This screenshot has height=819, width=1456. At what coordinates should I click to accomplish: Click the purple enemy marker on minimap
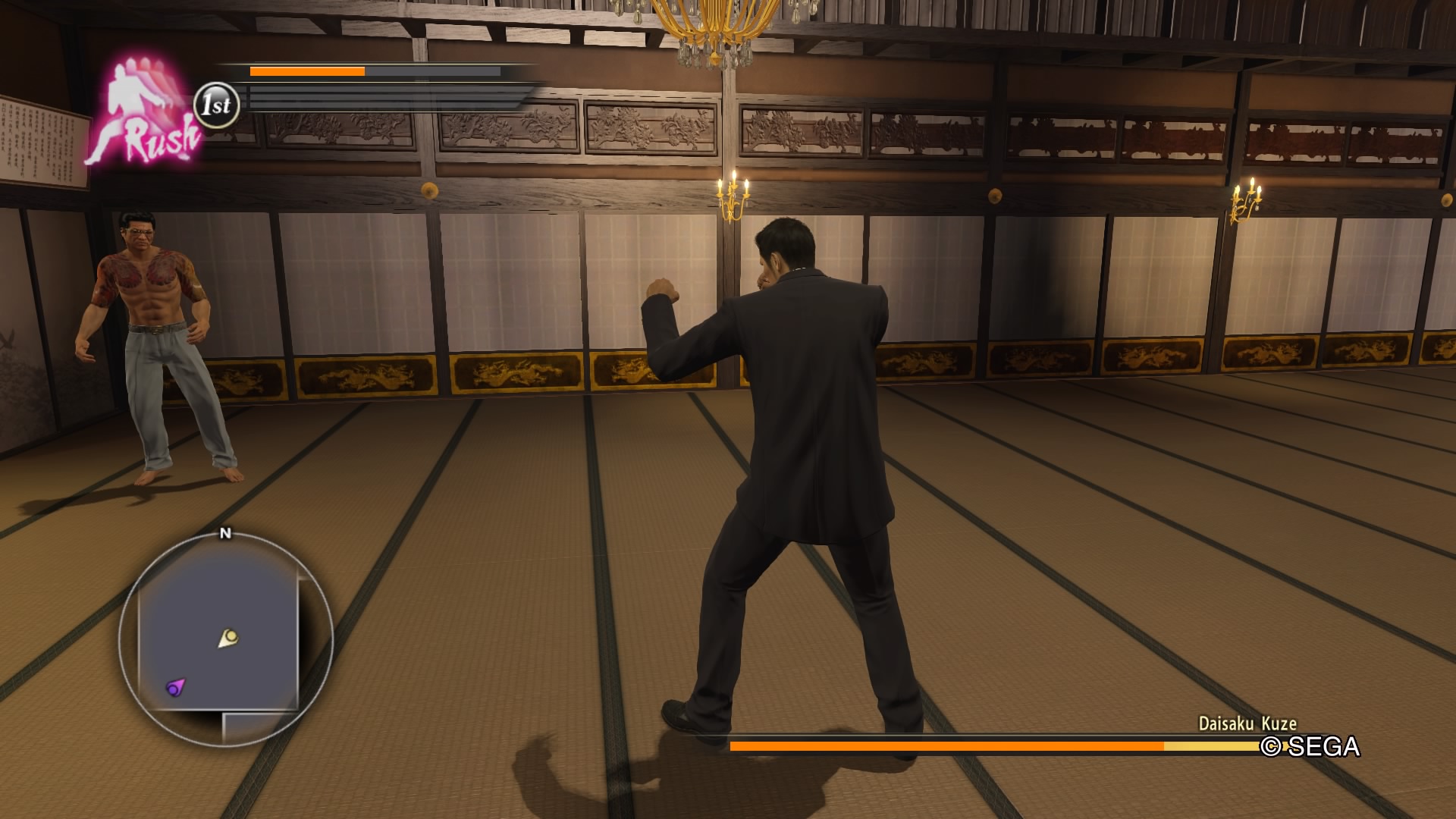pyautogui.click(x=176, y=688)
